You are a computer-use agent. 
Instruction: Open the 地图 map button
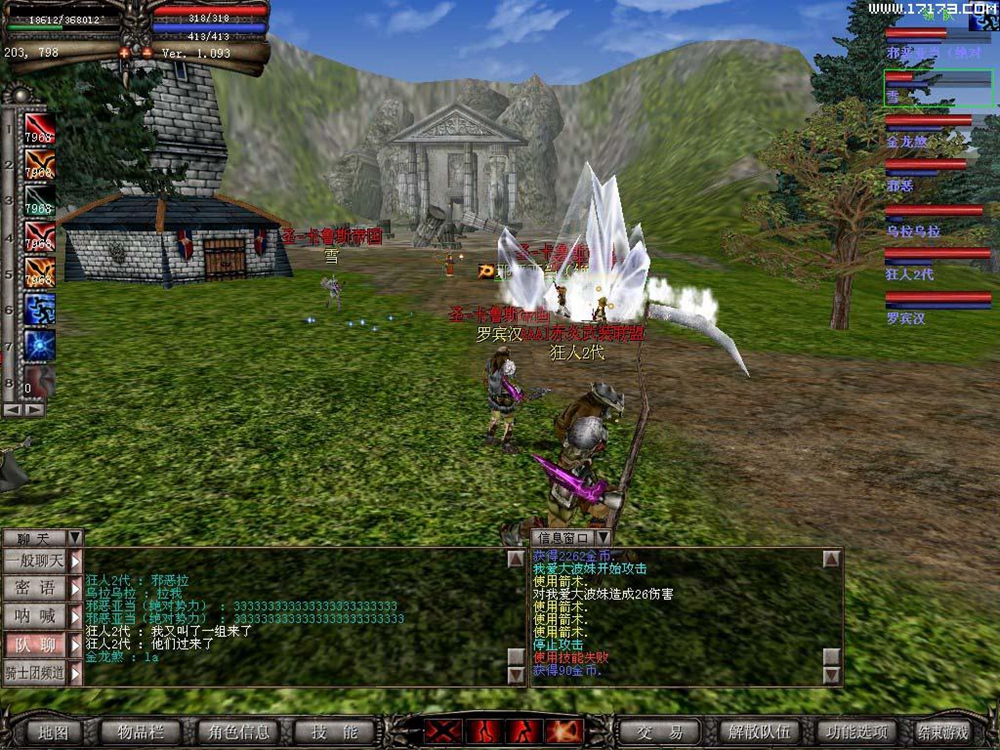click(x=53, y=732)
